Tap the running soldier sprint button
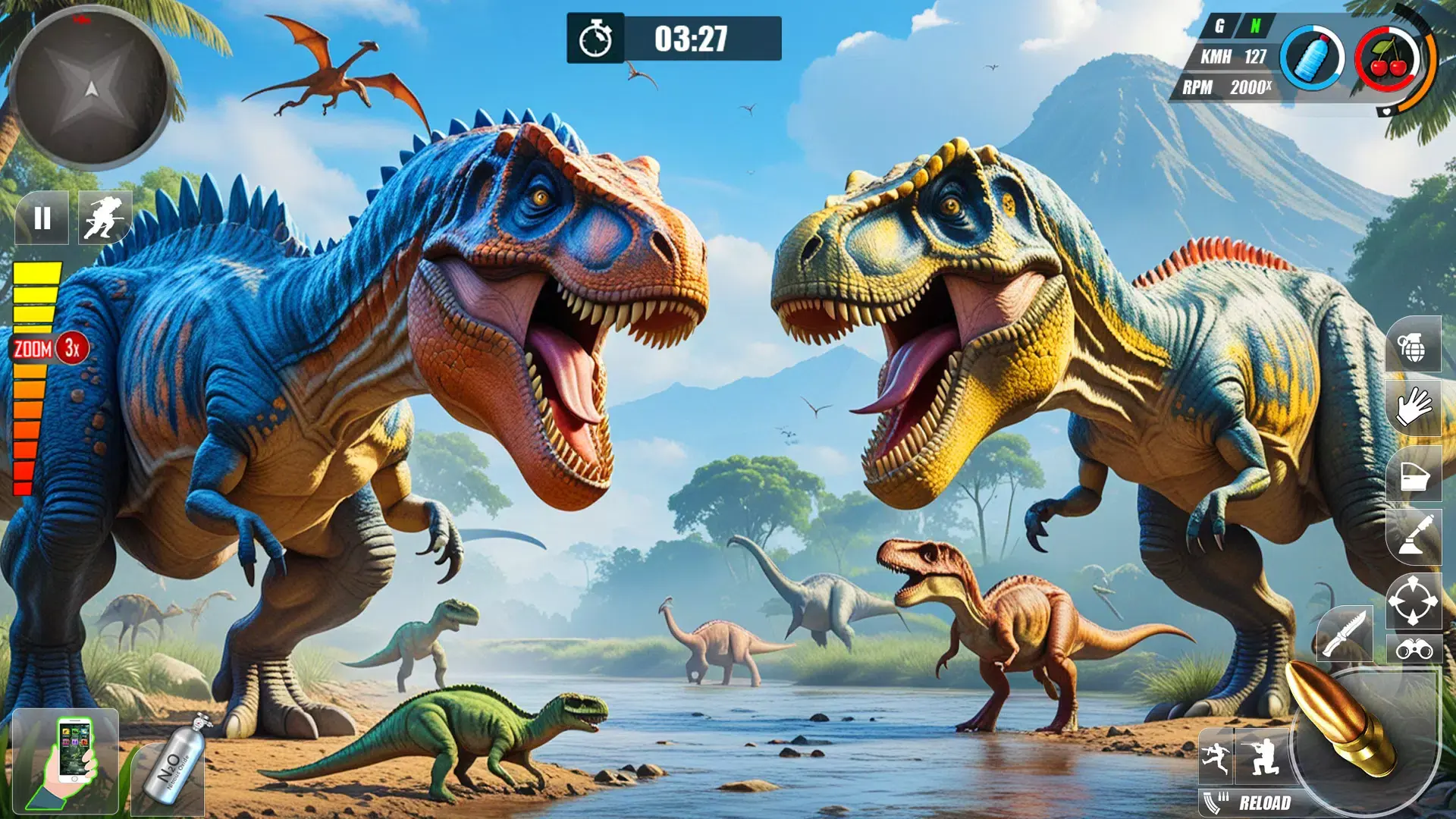Screen dimensions: 1456x819 point(105,218)
